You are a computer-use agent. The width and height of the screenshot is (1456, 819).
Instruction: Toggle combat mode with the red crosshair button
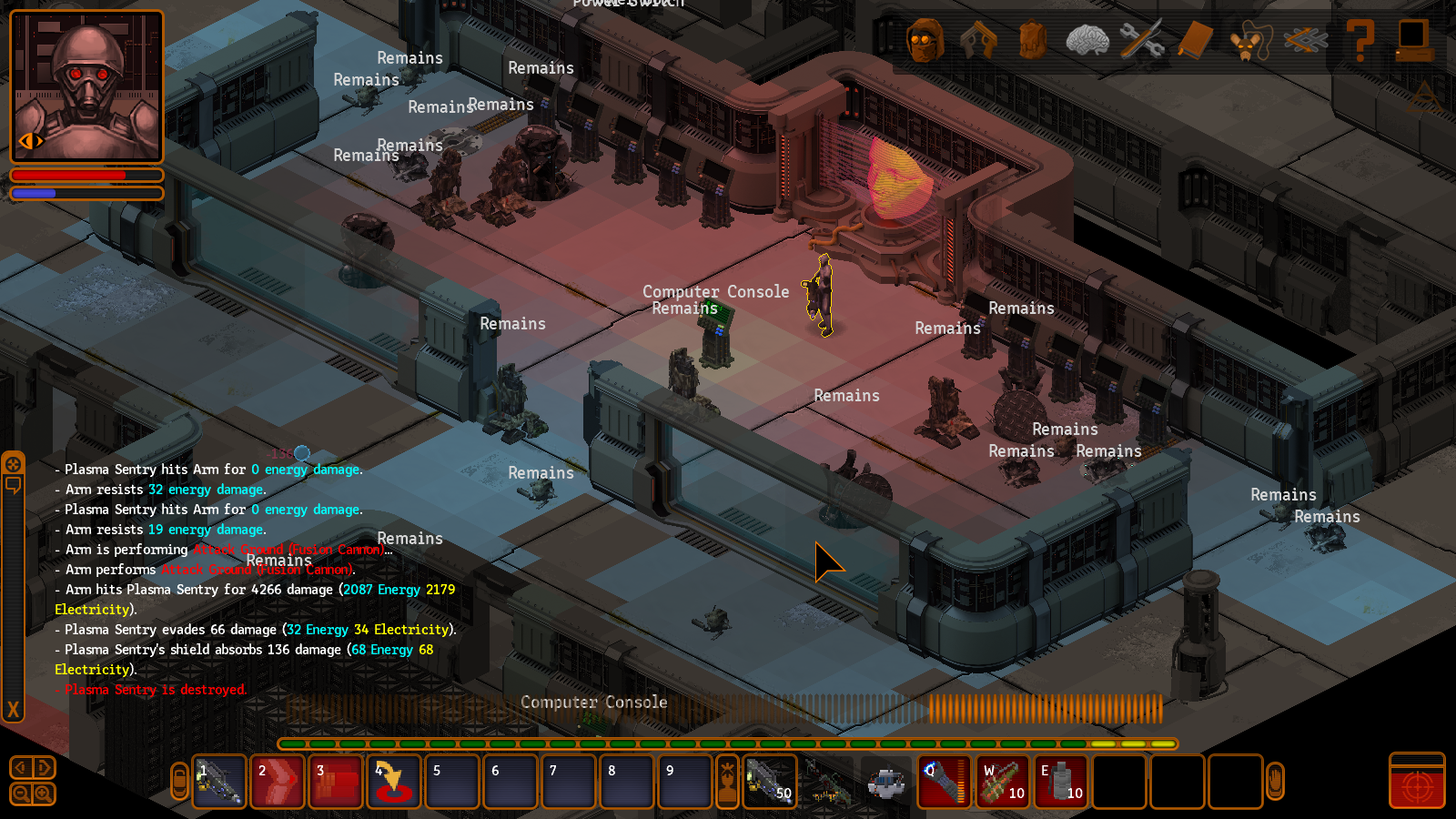pyautogui.click(x=1417, y=782)
